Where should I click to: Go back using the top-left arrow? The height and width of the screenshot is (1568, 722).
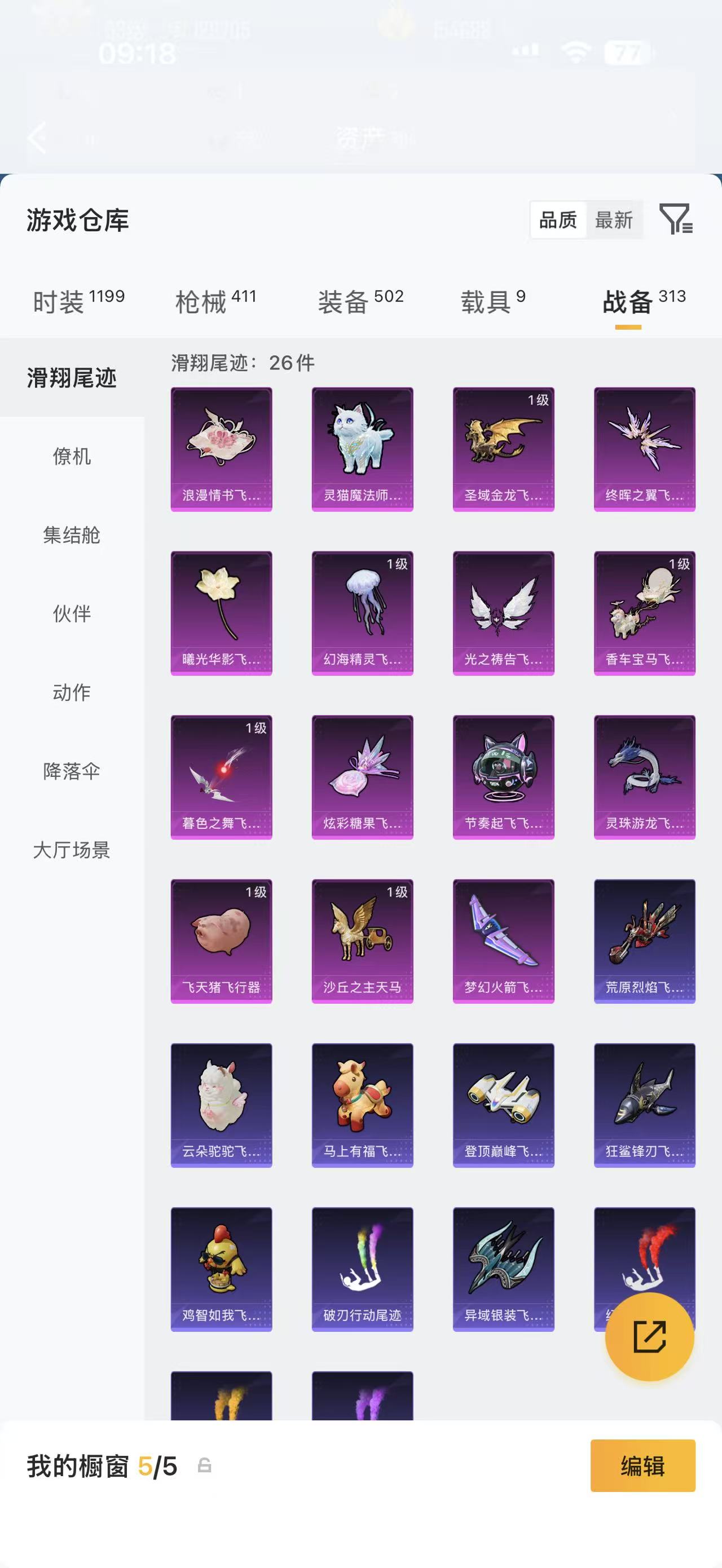pyautogui.click(x=38, y=139)
